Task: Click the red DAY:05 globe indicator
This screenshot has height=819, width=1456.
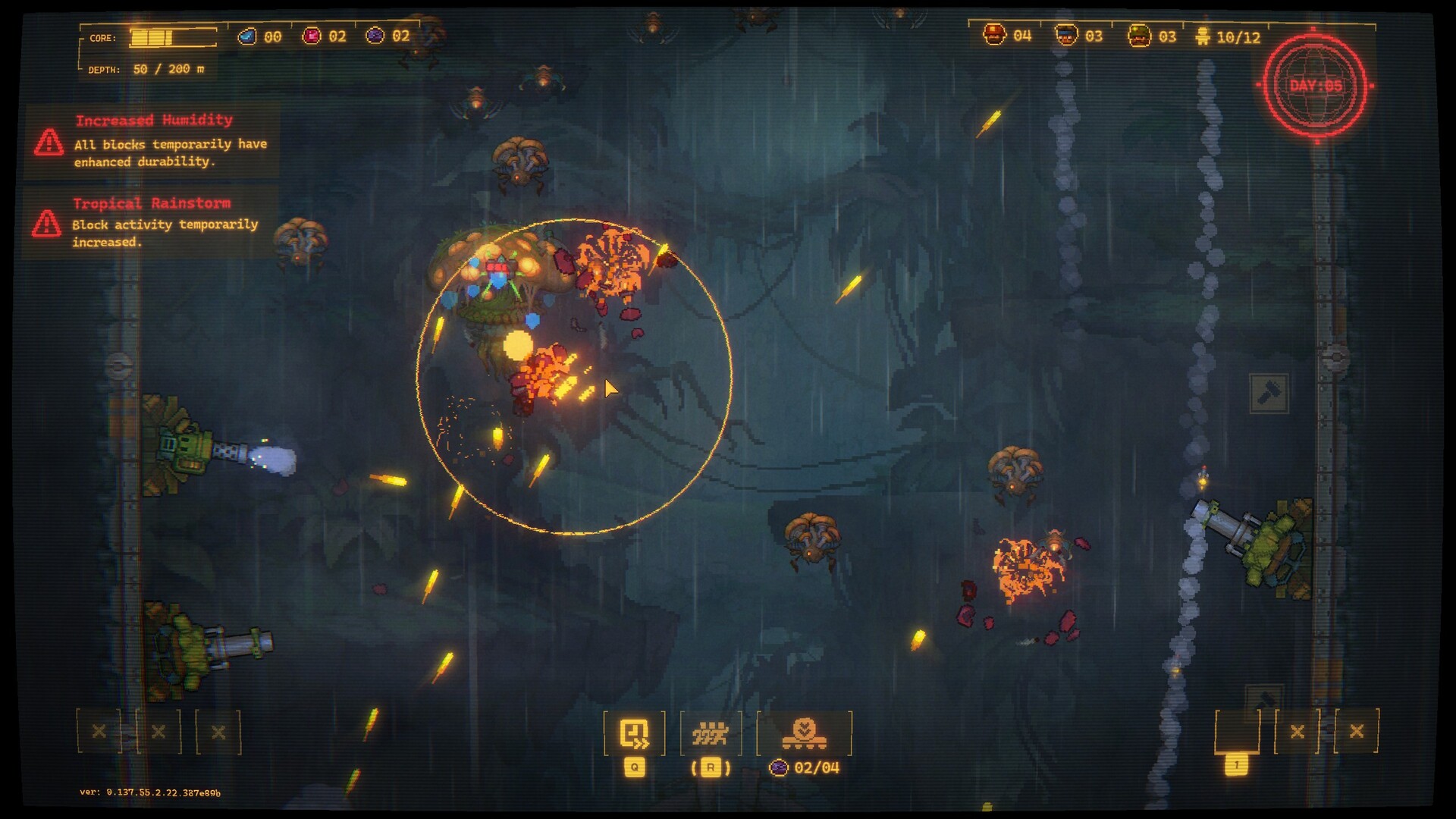Action: point(1316,86)
